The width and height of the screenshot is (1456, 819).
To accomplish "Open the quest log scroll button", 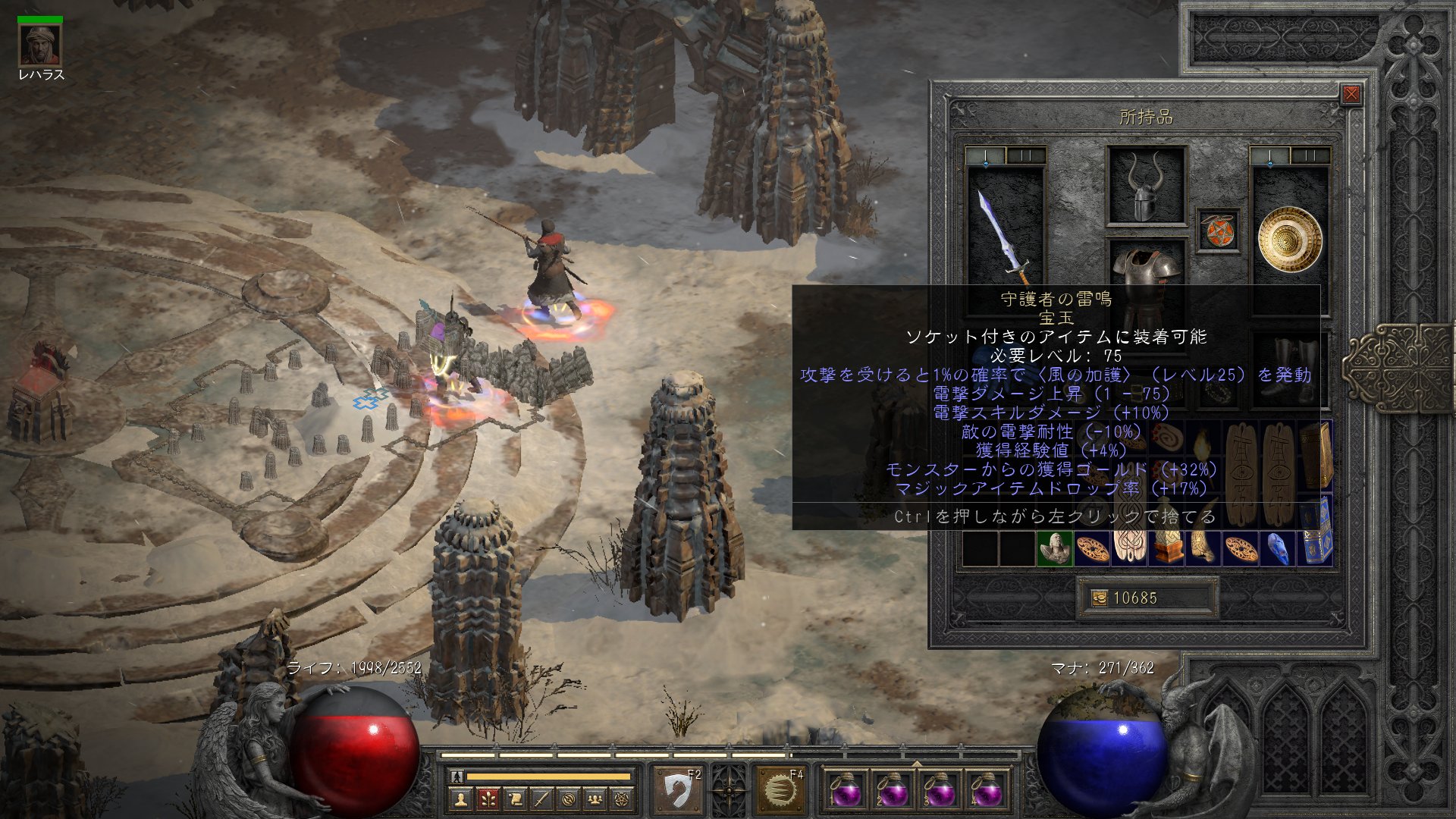I will (x=515, y=799).
